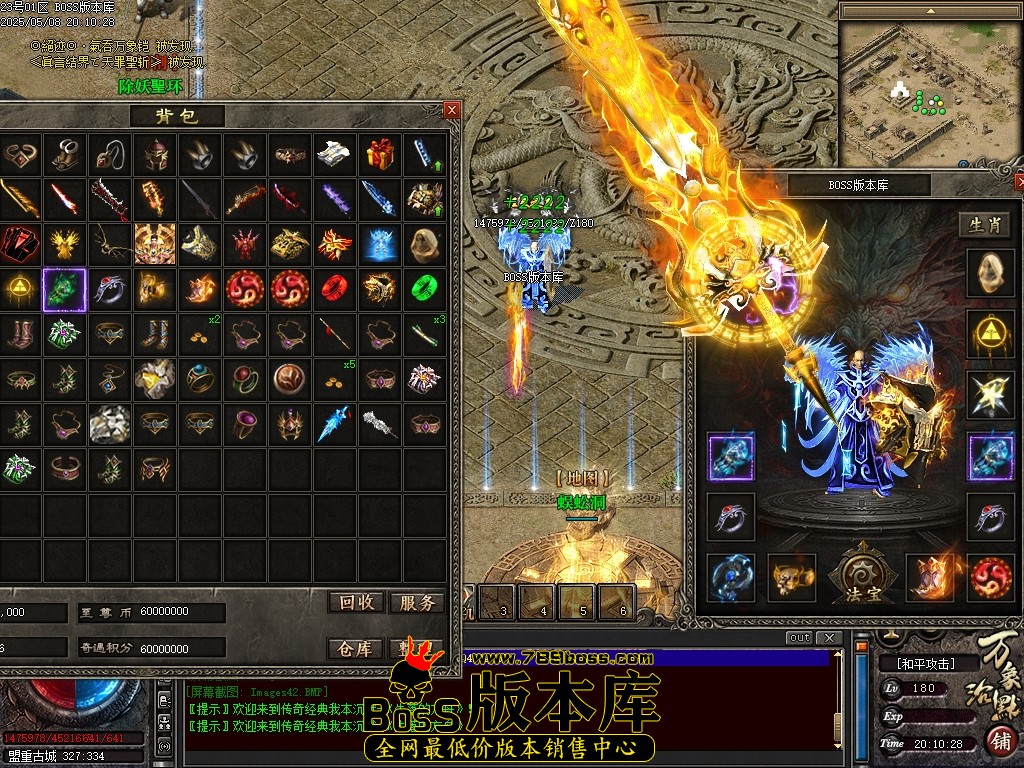The width and height of the screenshot is (1024, 768).
Task: Select the golden triangle amulet in bag
Action: click(x=20, y=289)
